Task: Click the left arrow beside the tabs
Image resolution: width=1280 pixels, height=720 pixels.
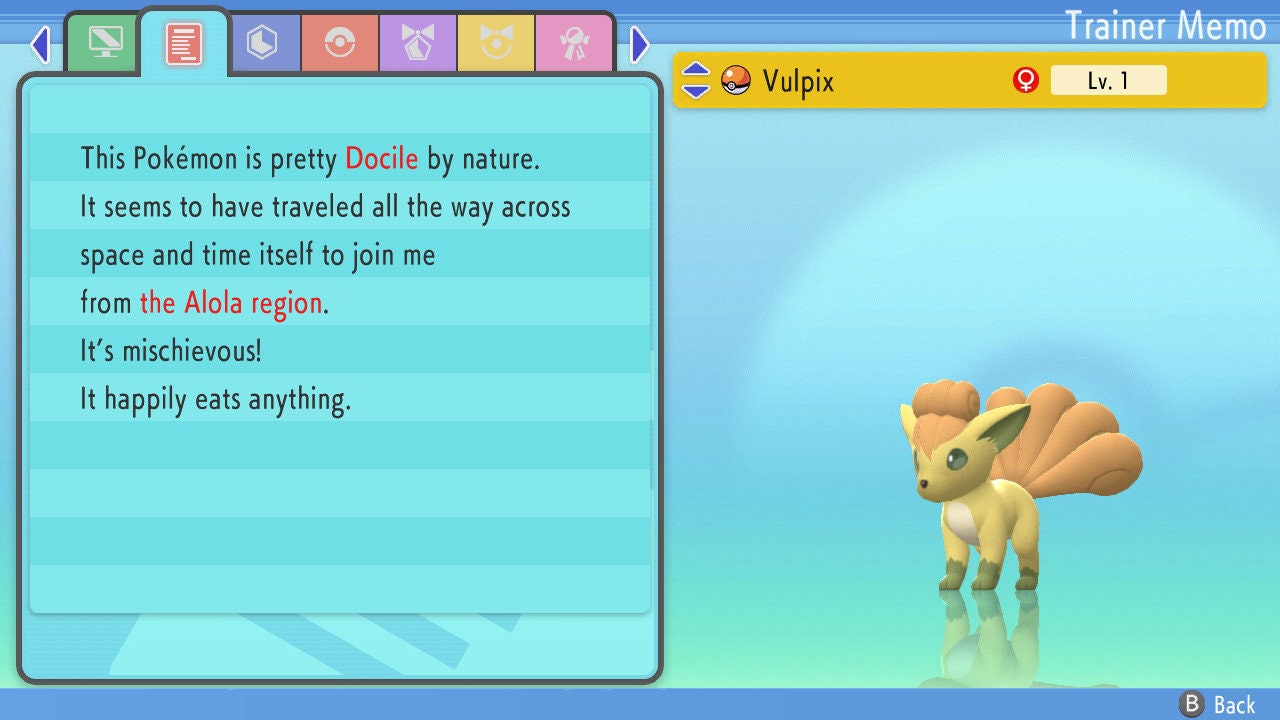Action: tap(40, 45)
